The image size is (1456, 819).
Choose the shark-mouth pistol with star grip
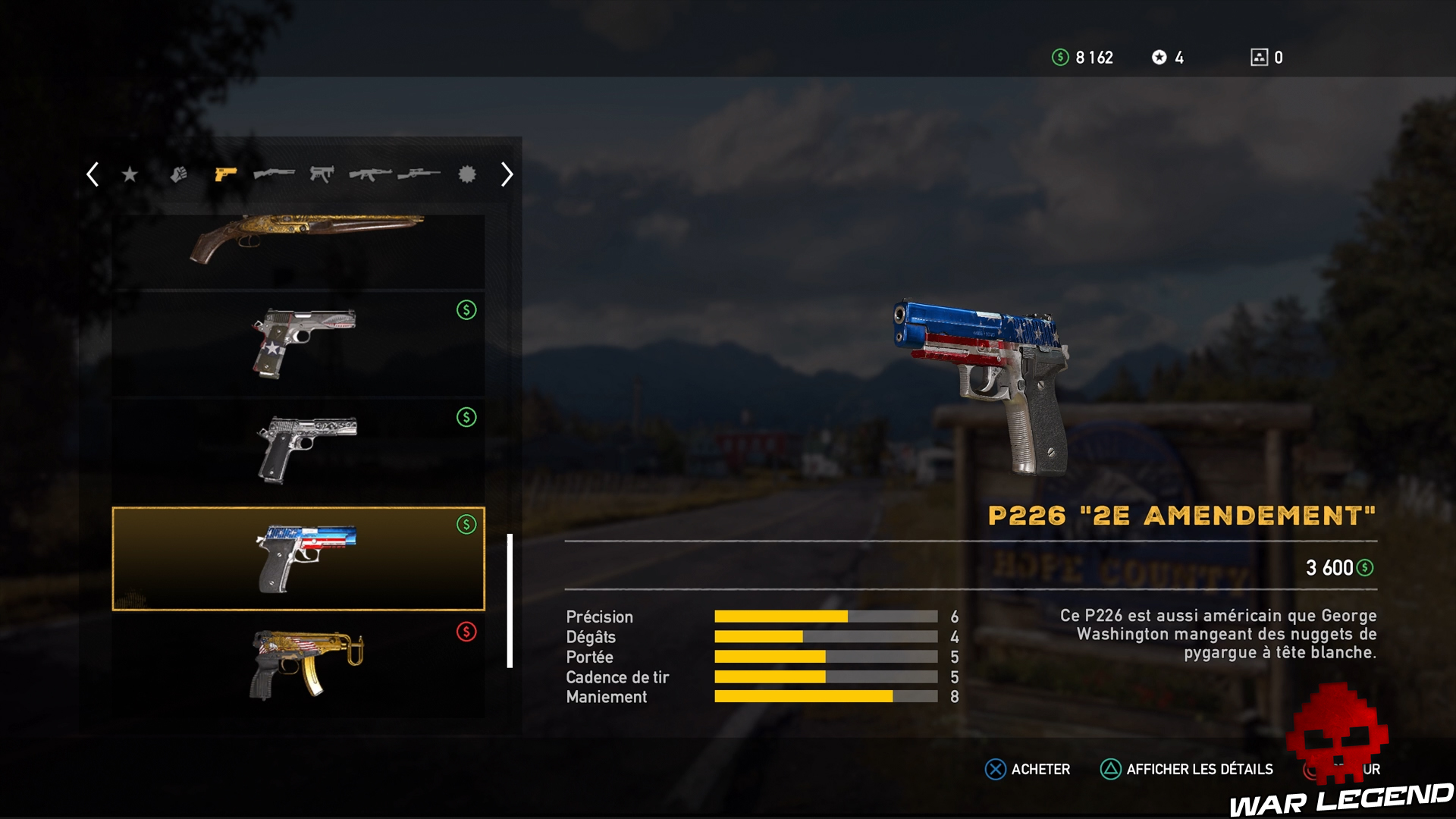click(x=298, y=344)
